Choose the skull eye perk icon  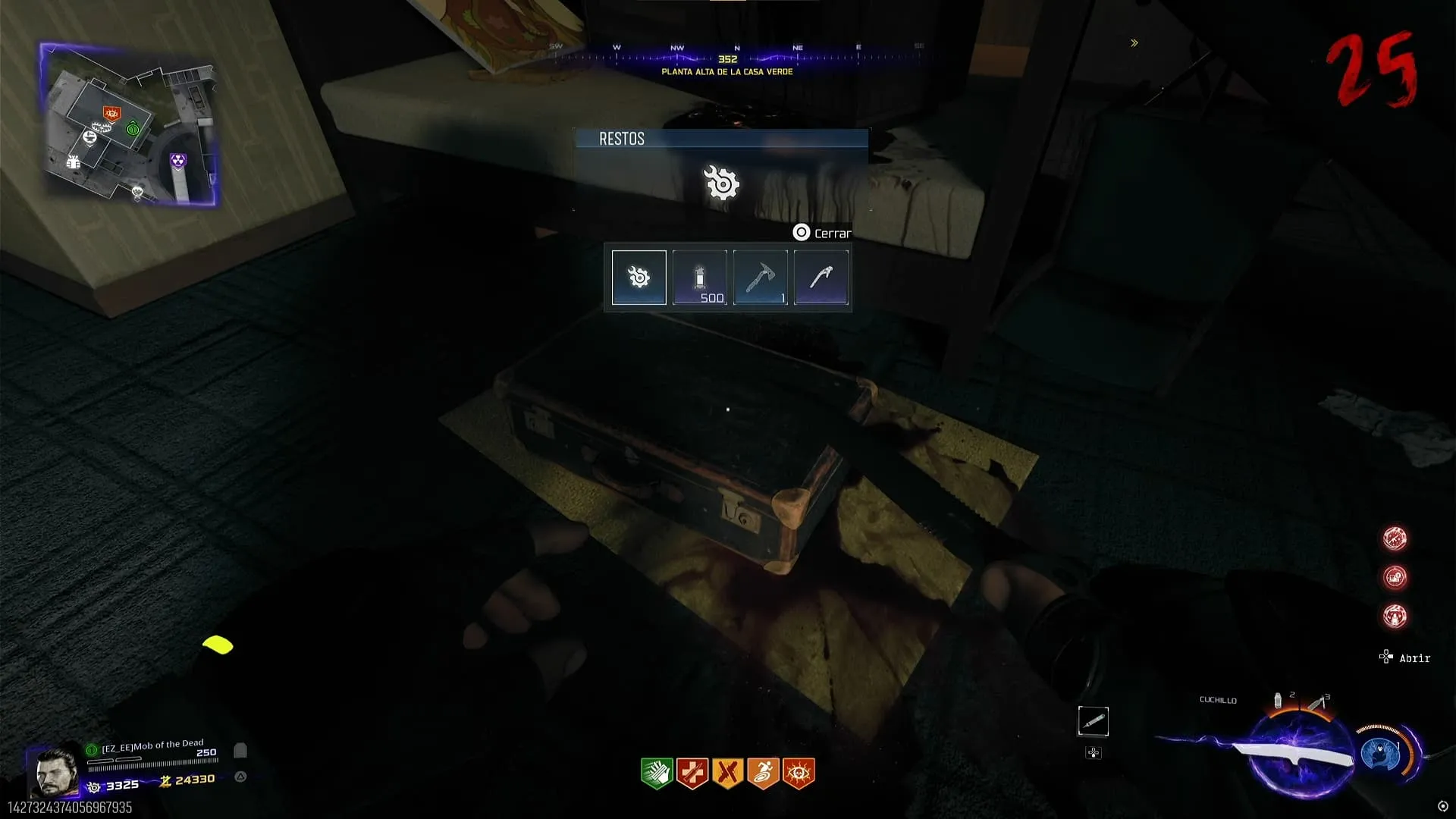(x=799, y=773)
